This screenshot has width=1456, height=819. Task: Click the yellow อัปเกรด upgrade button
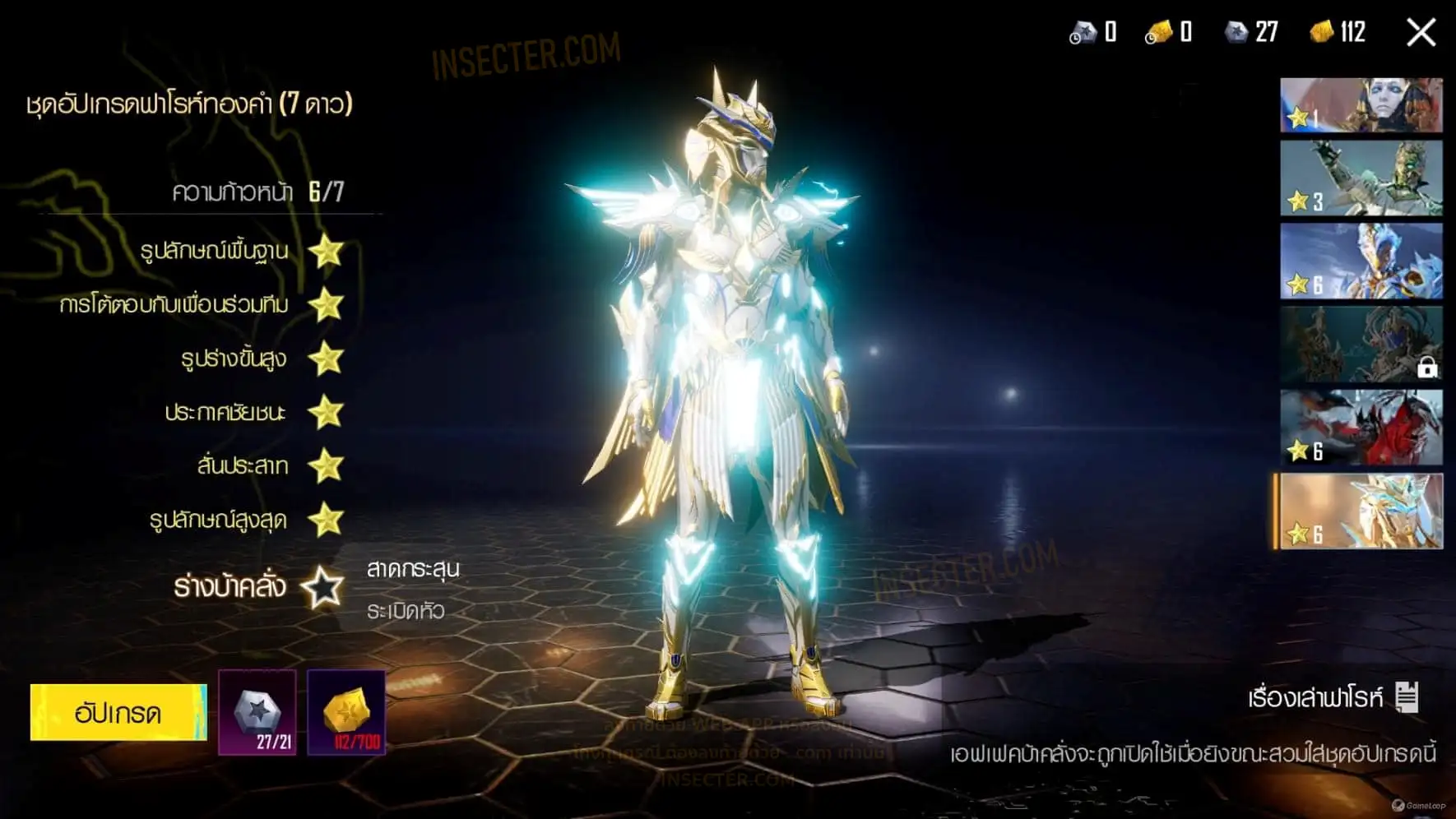(x=118, y=712)
